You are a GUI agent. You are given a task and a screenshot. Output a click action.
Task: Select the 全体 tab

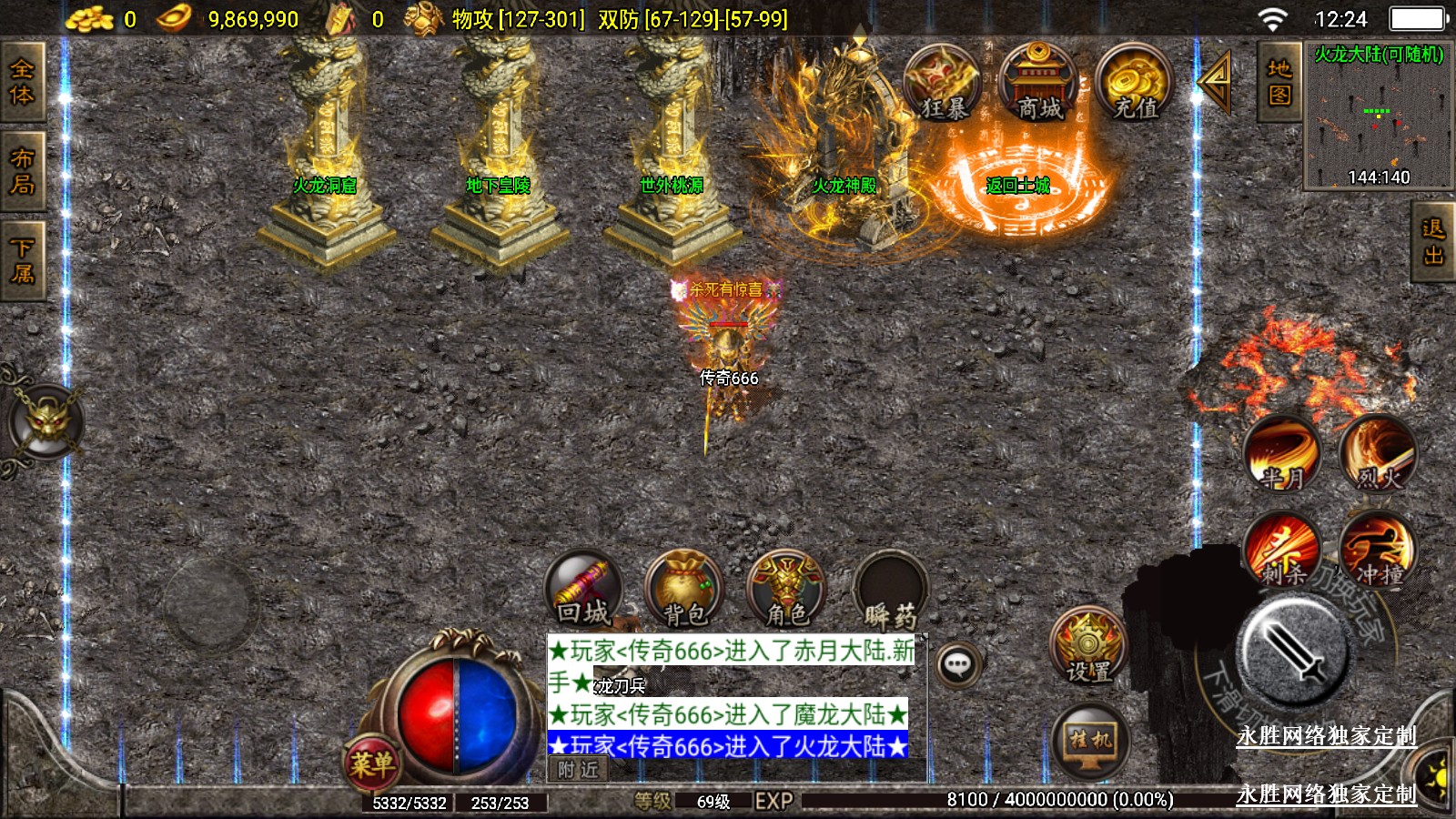click(22, 83)
